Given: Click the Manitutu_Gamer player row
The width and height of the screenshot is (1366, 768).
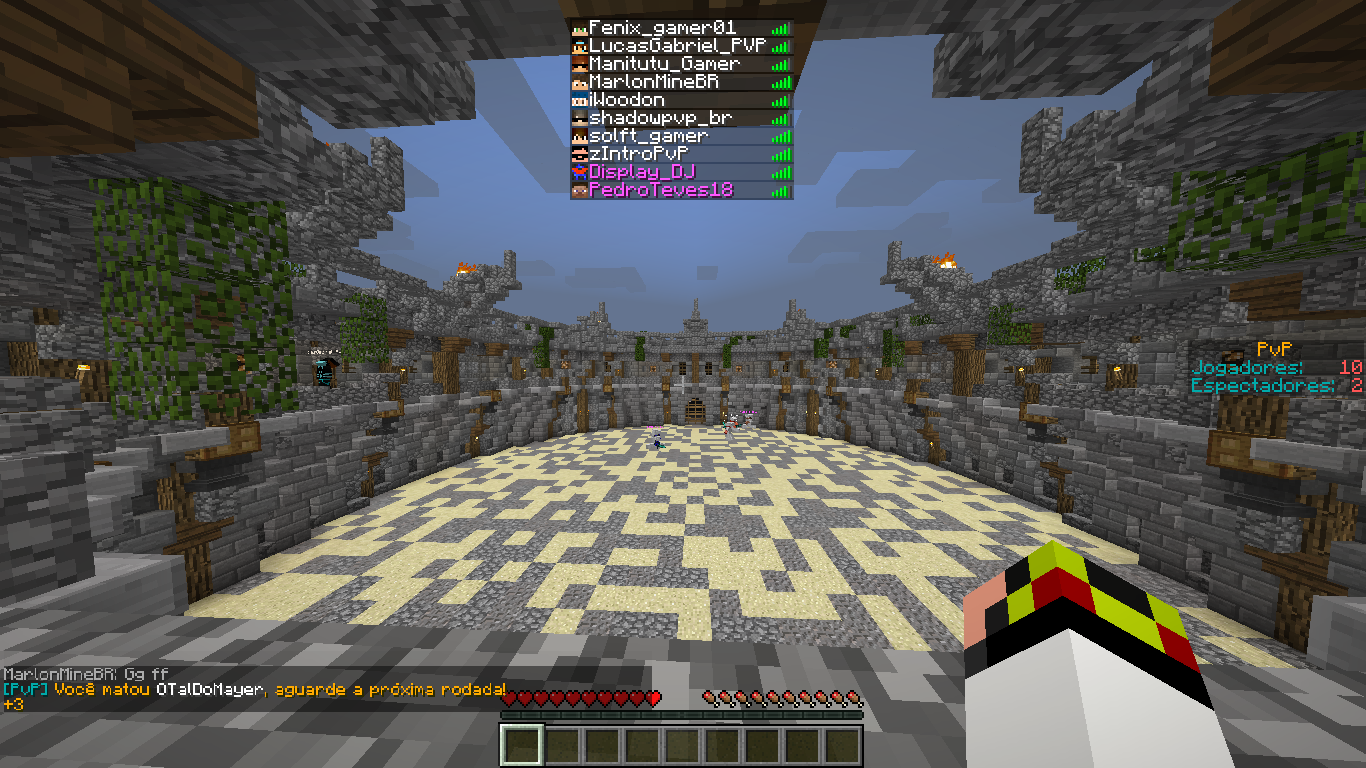Looking at the screenshot, I should tap(664, 64).
